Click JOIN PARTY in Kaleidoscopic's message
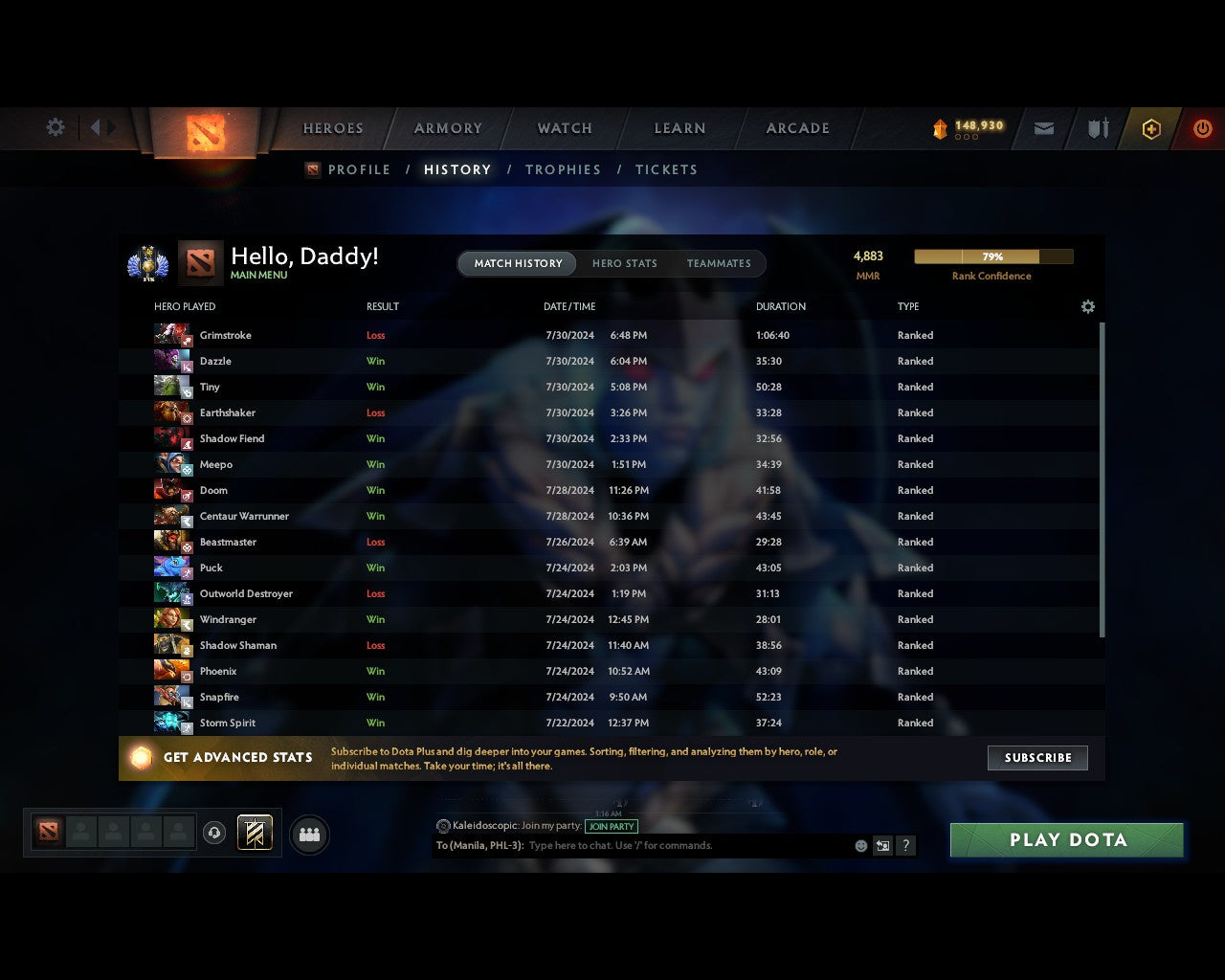1225x980 pixels. pyautogui.click(x=612, y=827)
